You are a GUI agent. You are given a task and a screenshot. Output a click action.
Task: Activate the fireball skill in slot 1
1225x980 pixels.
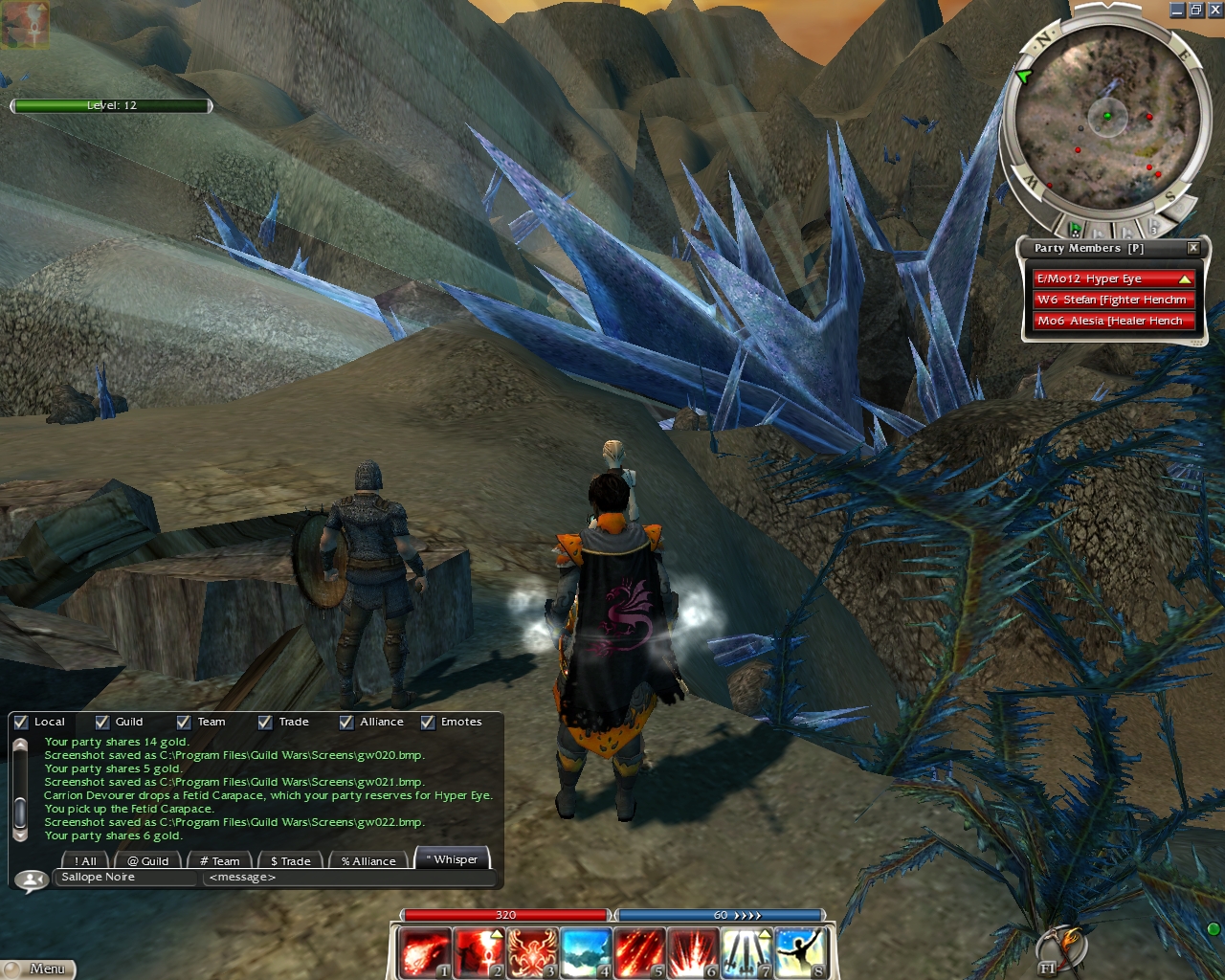tap(425, 953)
